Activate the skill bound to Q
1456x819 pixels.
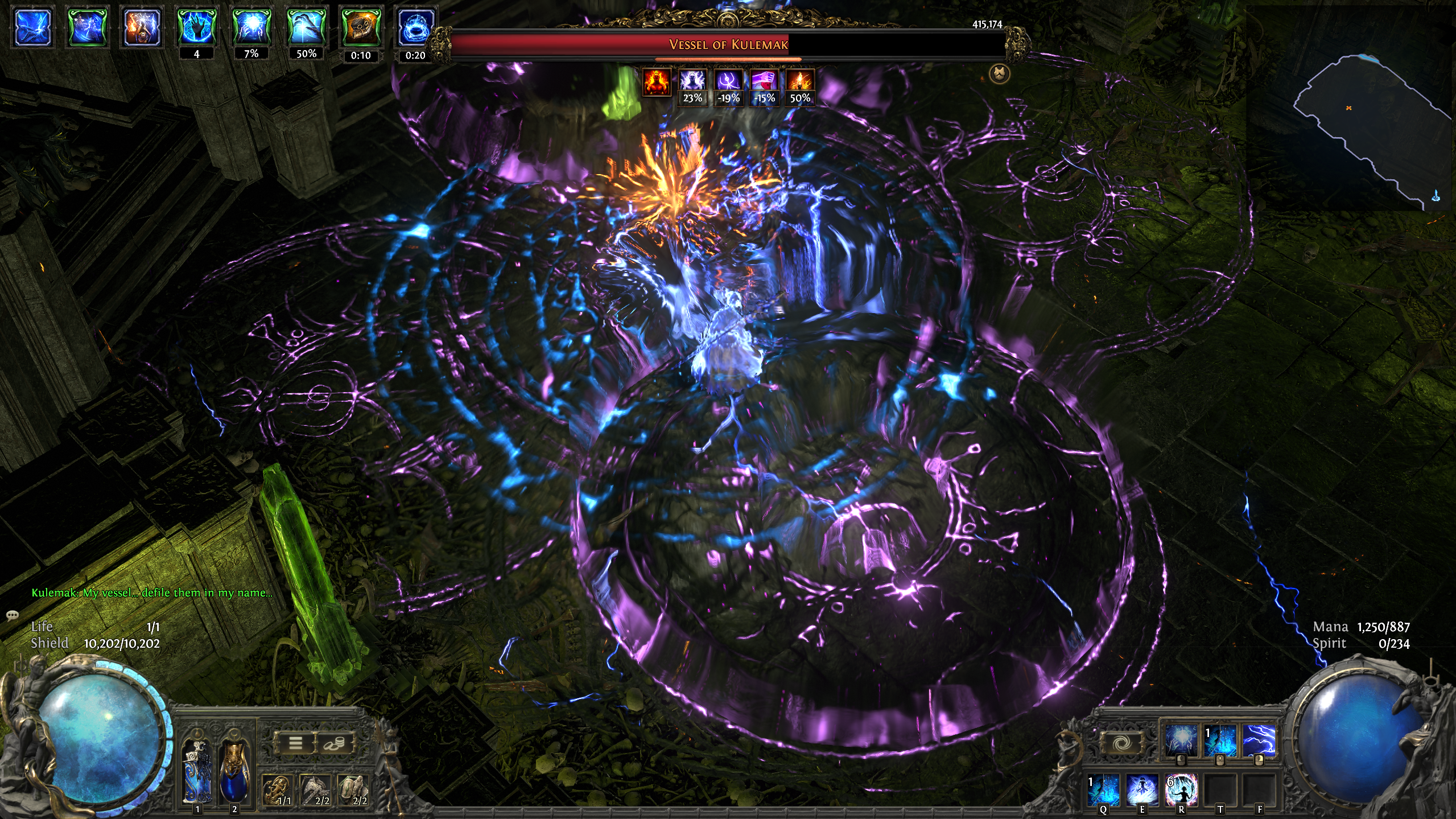[x=1104, y=789]
